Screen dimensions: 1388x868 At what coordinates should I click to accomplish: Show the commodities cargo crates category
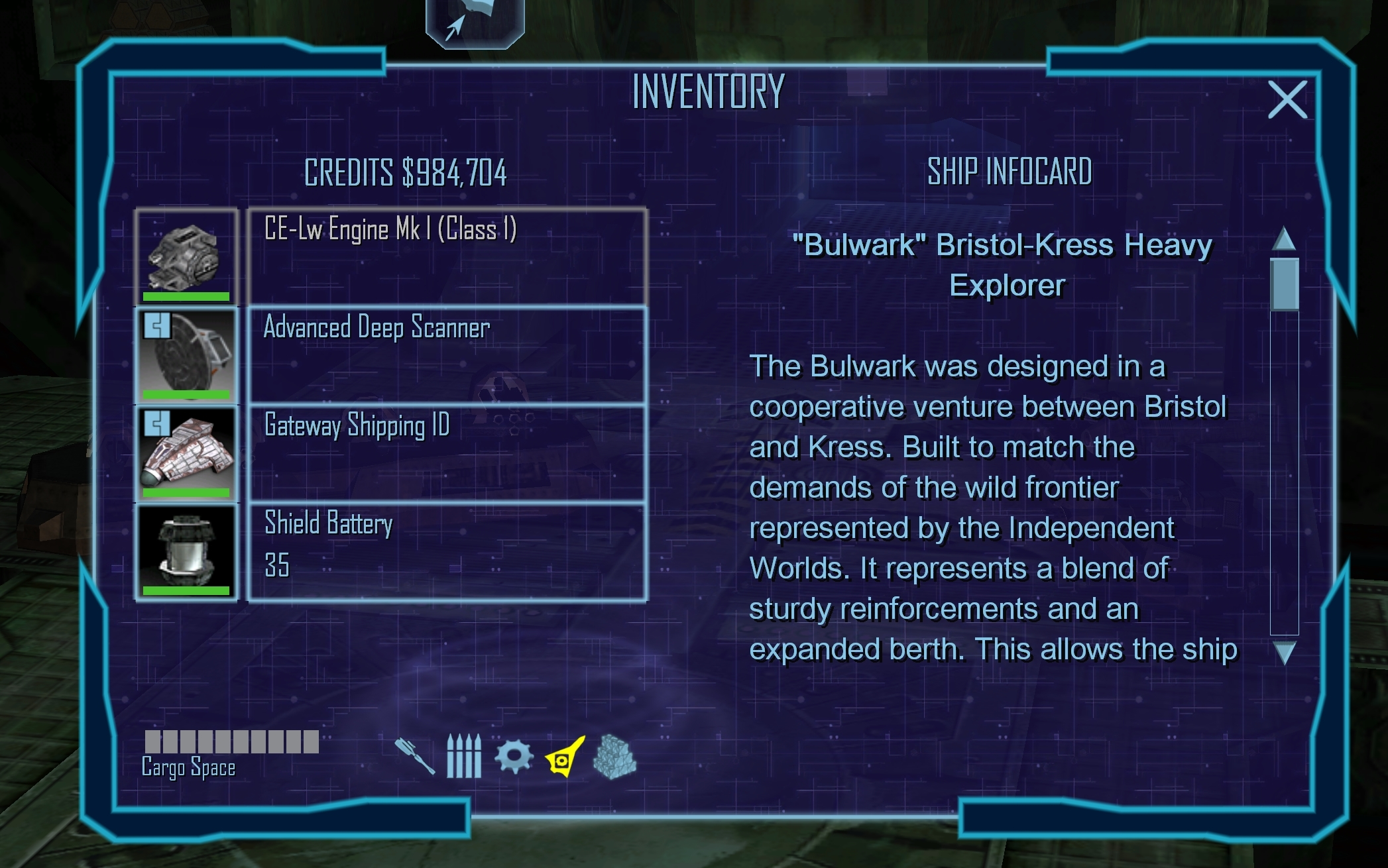pos(614,756)
